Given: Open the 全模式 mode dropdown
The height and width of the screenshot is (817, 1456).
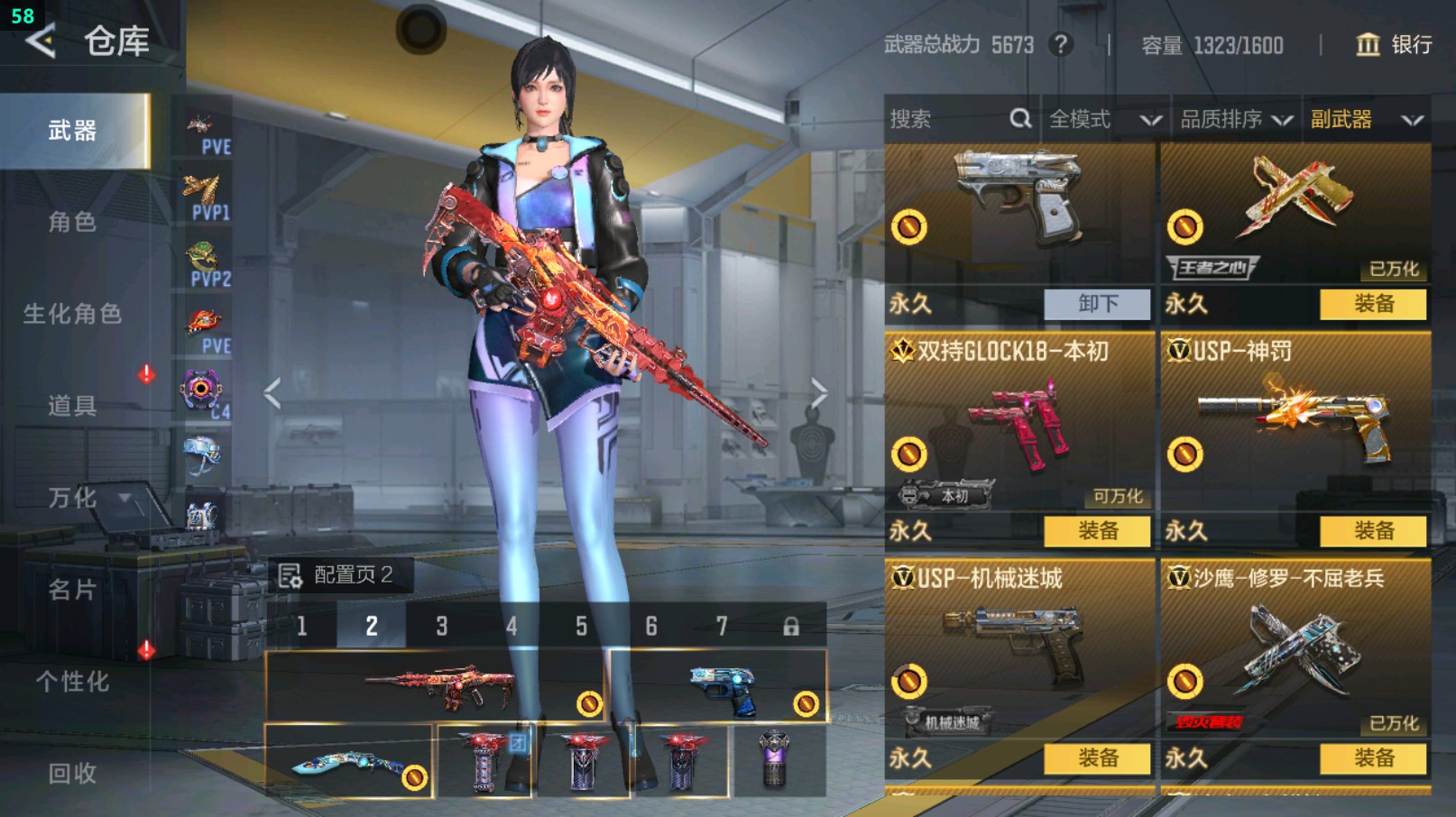Looking at the screenshot, I should coord(1104,119).
